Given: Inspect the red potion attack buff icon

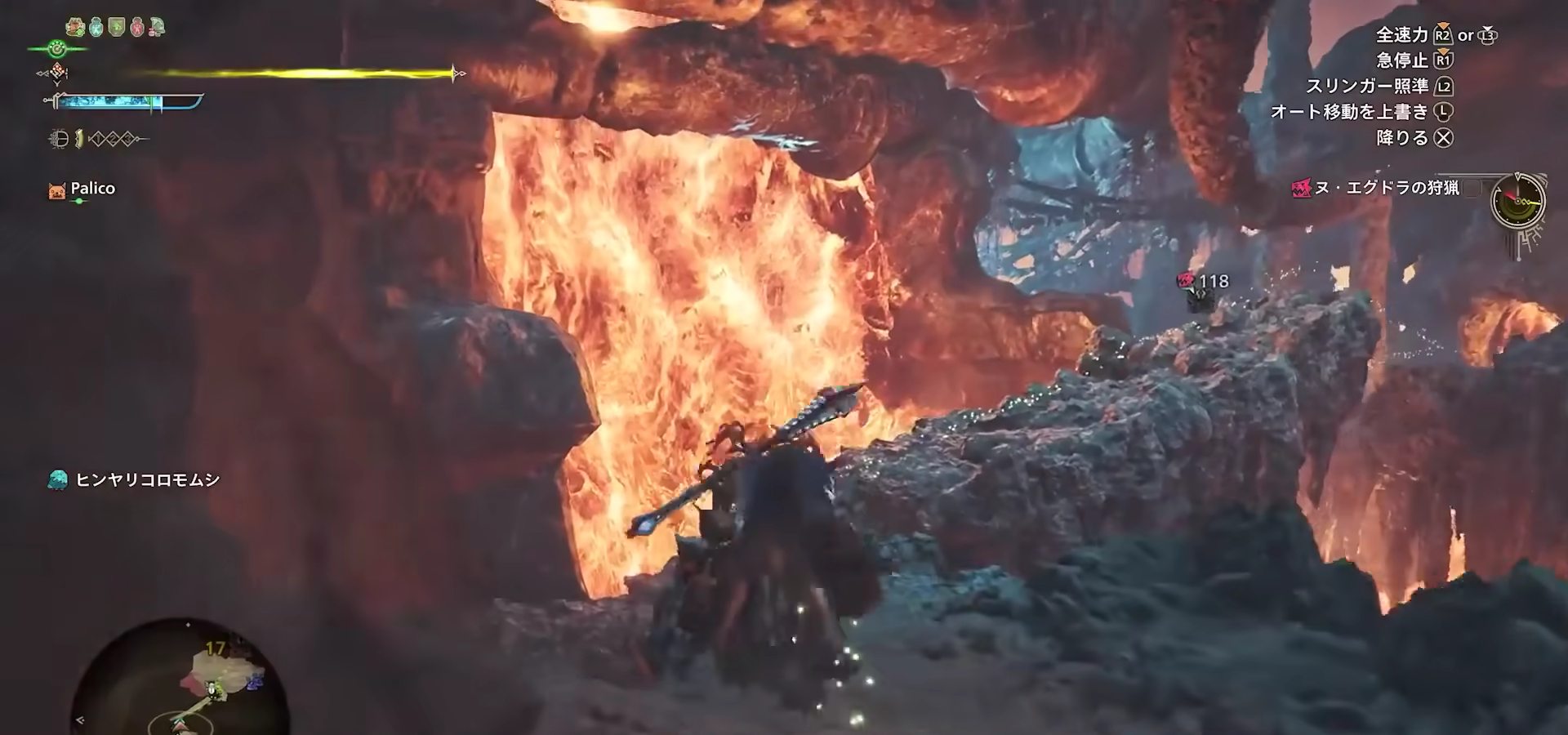Looking at the screenshot, I should point(136,27).
